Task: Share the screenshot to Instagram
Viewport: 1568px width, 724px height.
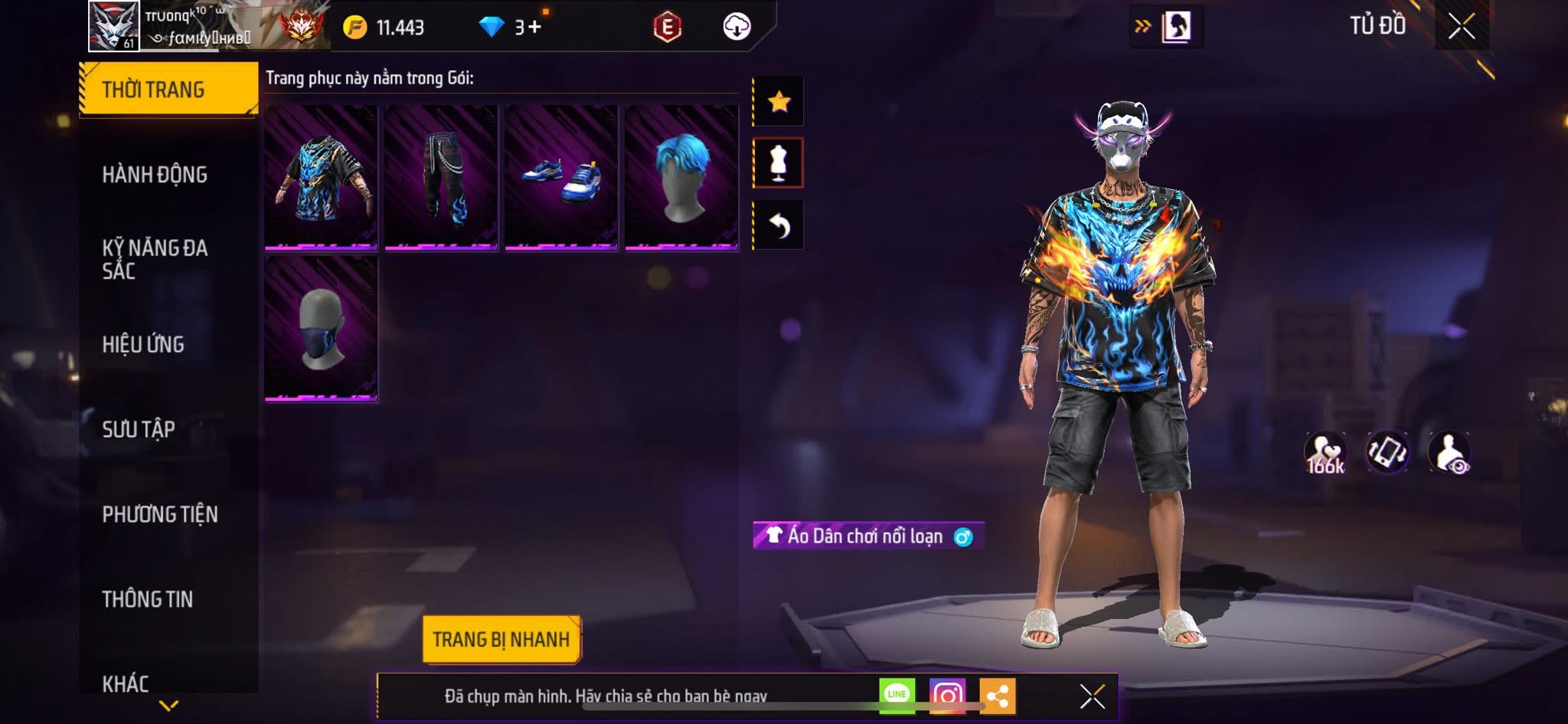Action: click(x=947, y=696)
